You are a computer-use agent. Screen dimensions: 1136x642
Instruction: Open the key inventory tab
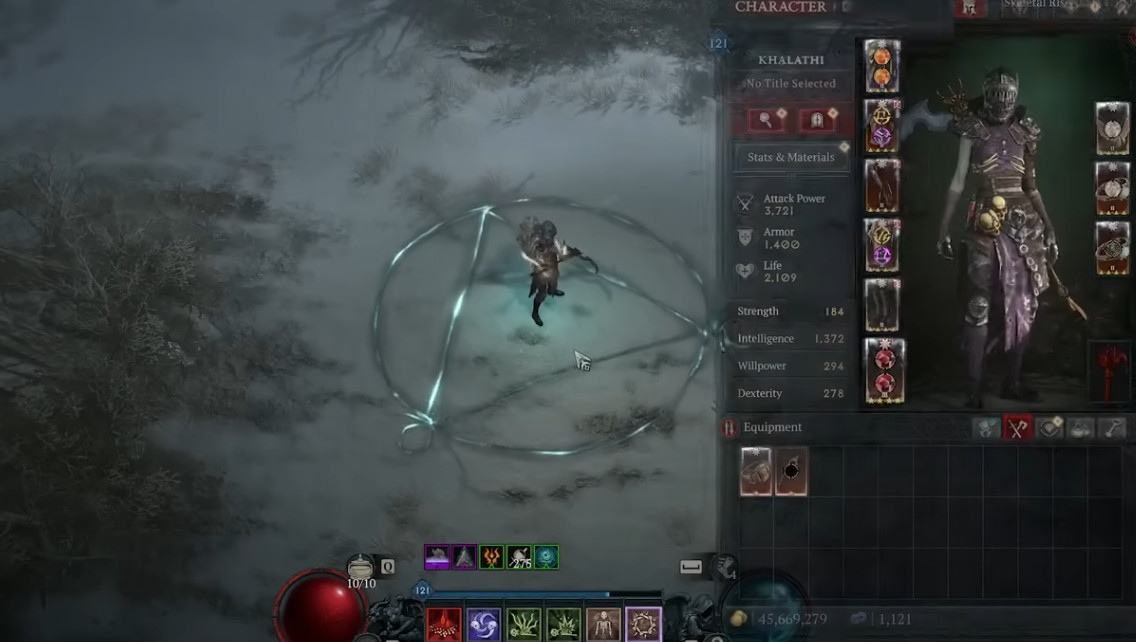click(1113, 428)
